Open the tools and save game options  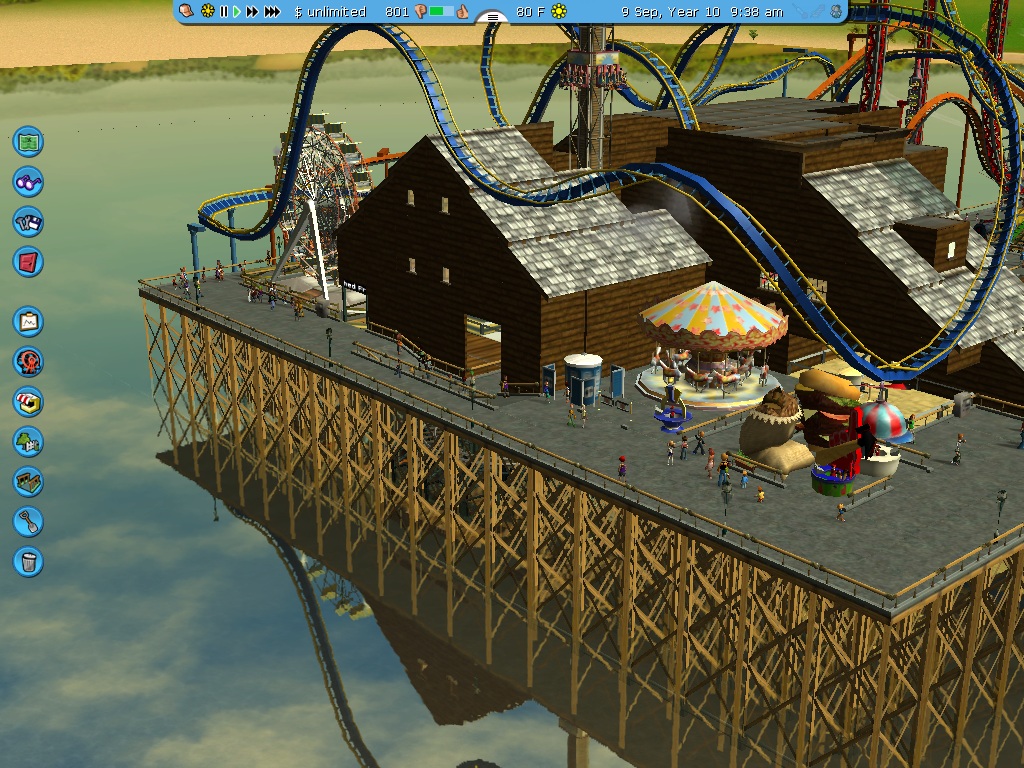click(x=29, y=222)
